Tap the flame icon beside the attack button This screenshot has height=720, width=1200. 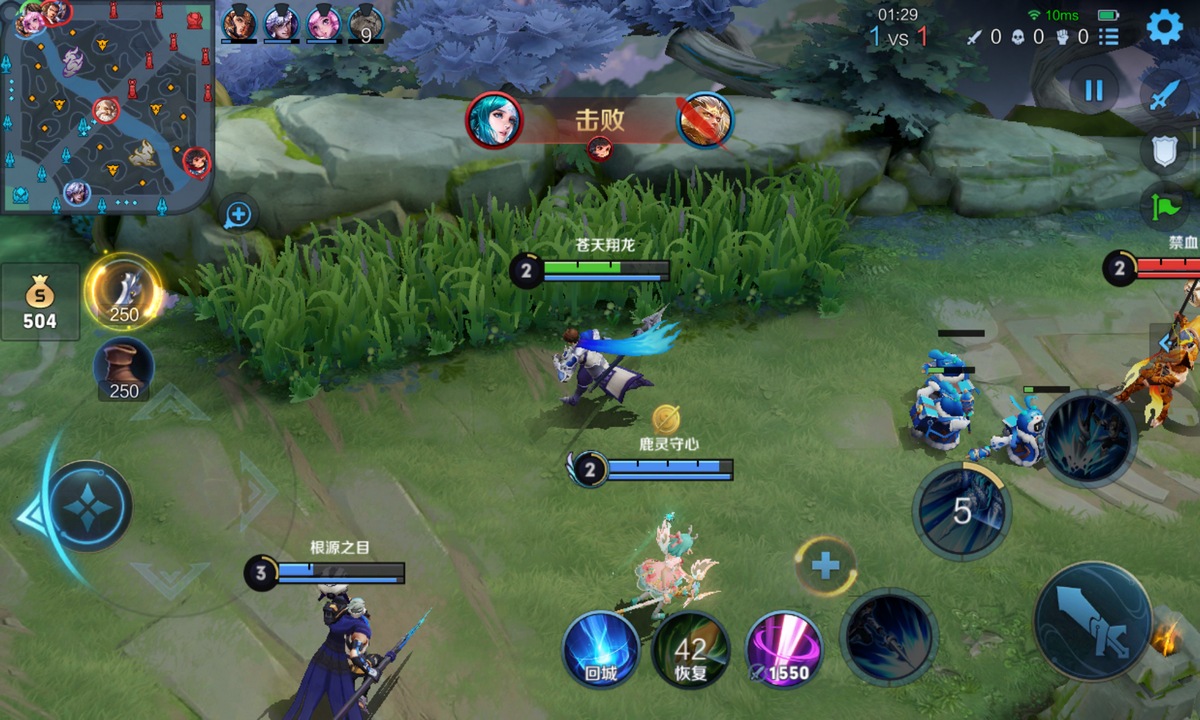click(x=1165, y=638)
